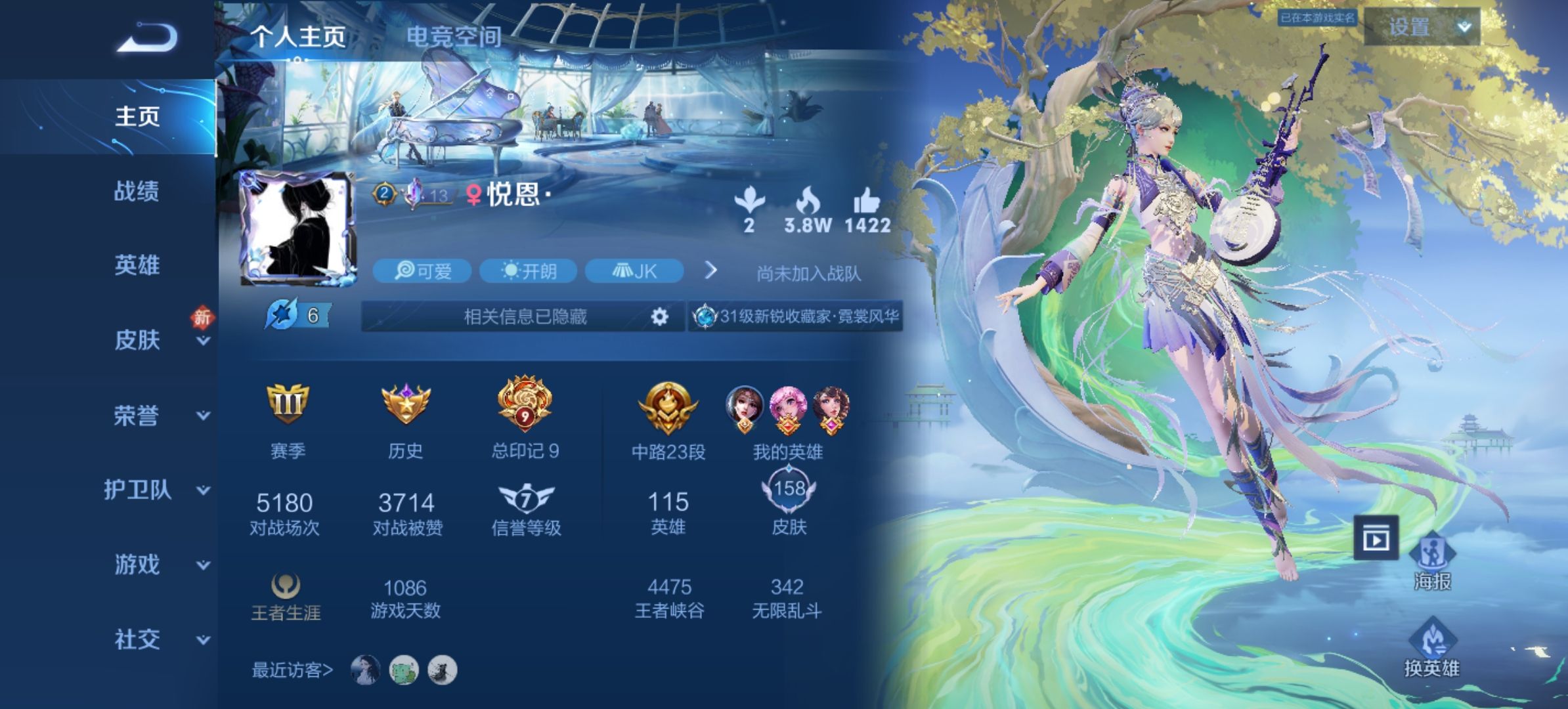Expand the 荣誉 sidebar section
Screen dimensions: 1568x709
pyautogui.click(x=137, y=416)
